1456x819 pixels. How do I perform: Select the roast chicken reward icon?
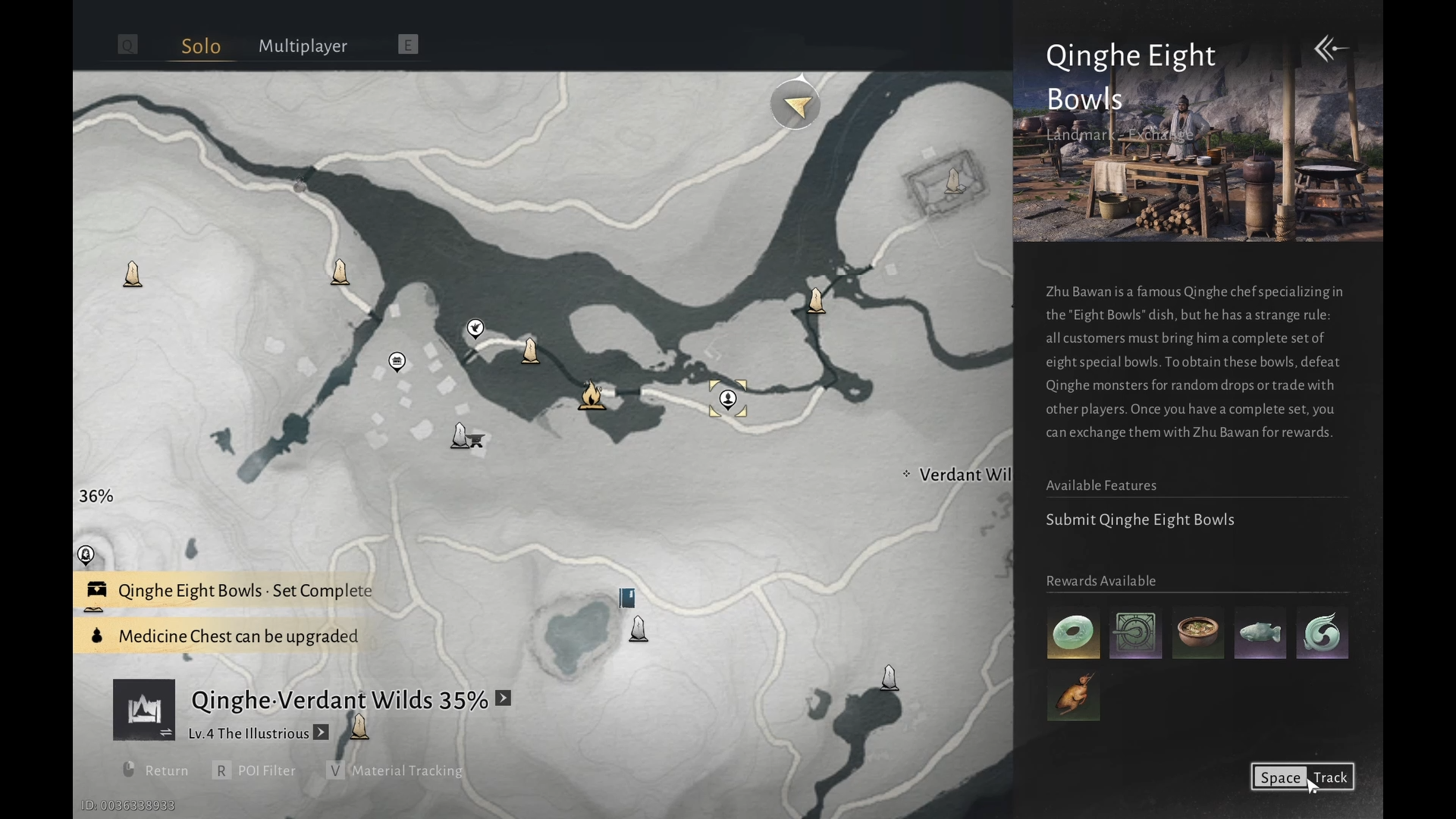(x=1073, y=695)
